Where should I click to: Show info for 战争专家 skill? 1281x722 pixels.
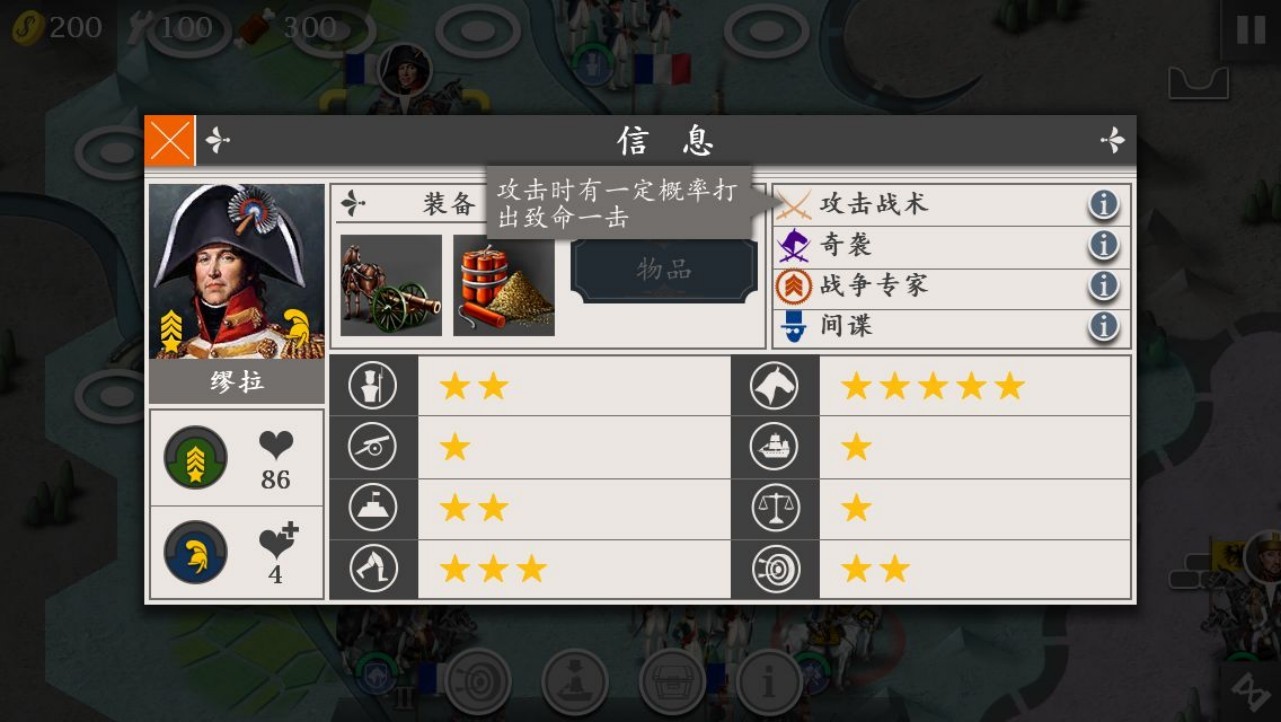pyautogui.click(x=1103, y=286)
